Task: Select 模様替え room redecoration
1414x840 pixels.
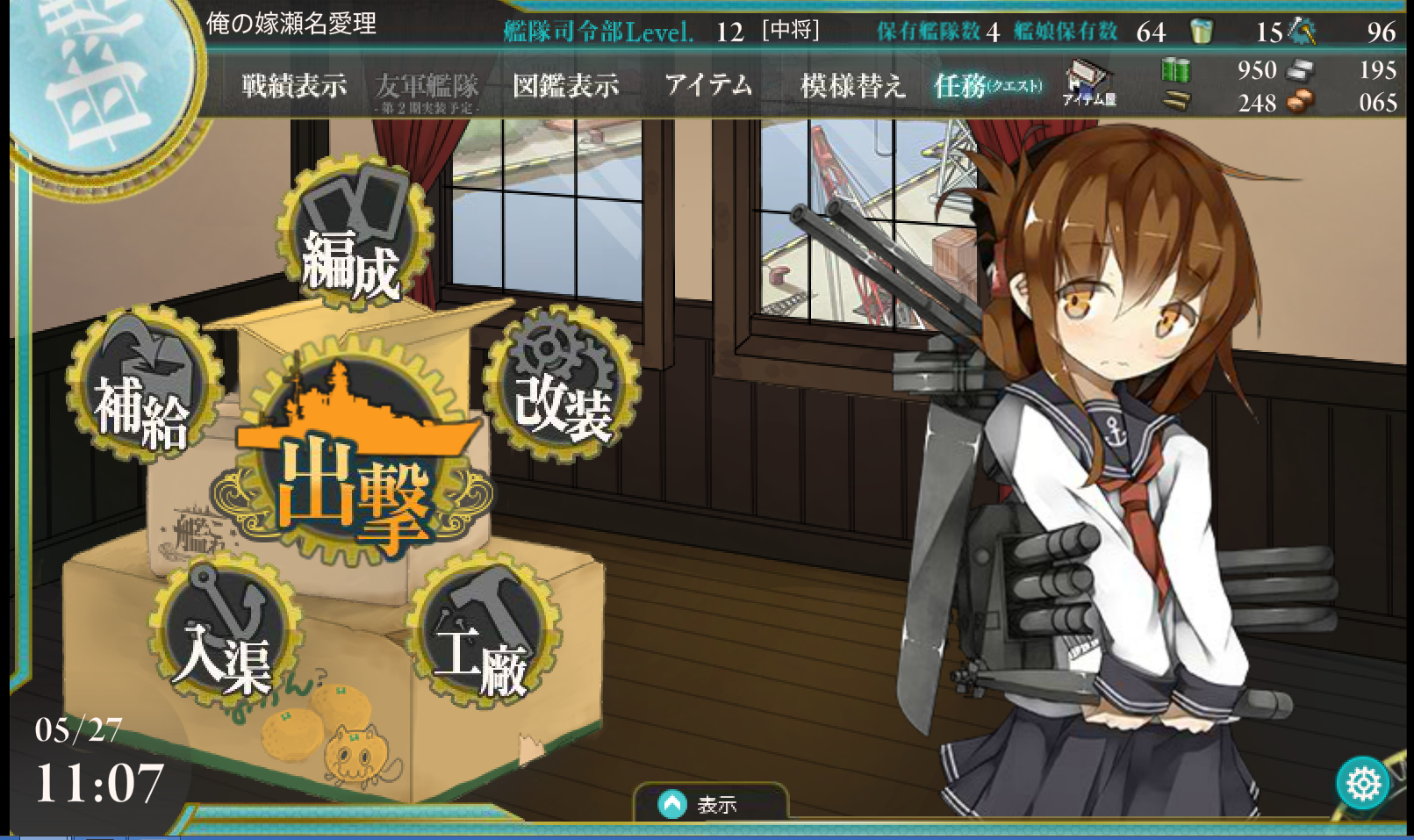Action: click(x=852, y=85)
